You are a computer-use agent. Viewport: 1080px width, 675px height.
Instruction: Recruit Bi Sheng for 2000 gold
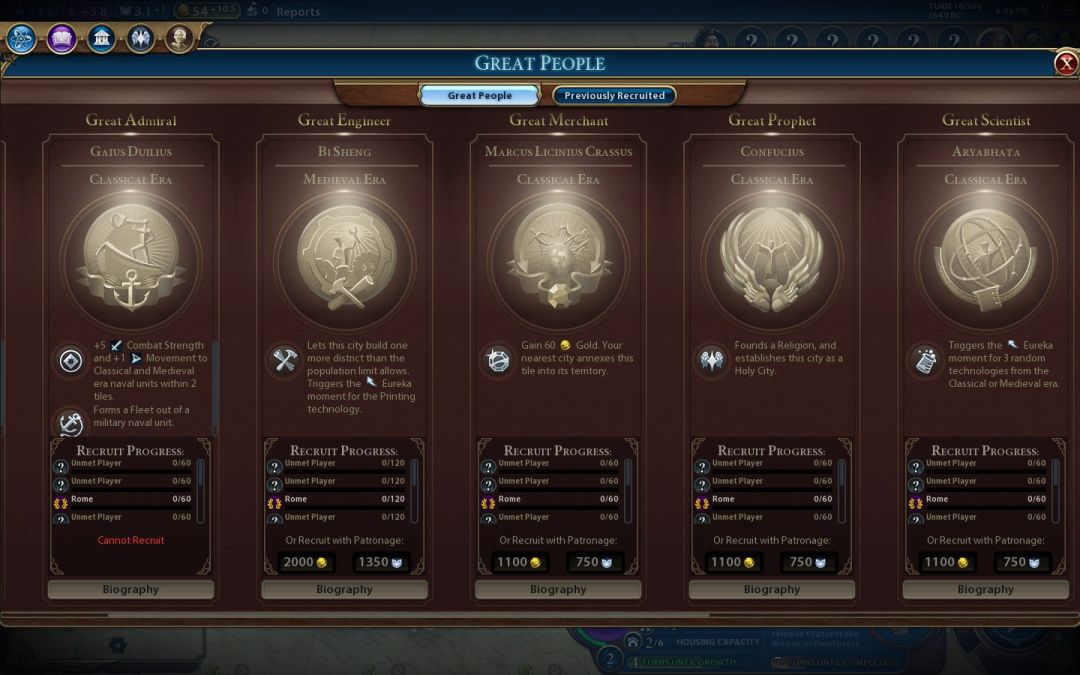click(x=305, y=562)
